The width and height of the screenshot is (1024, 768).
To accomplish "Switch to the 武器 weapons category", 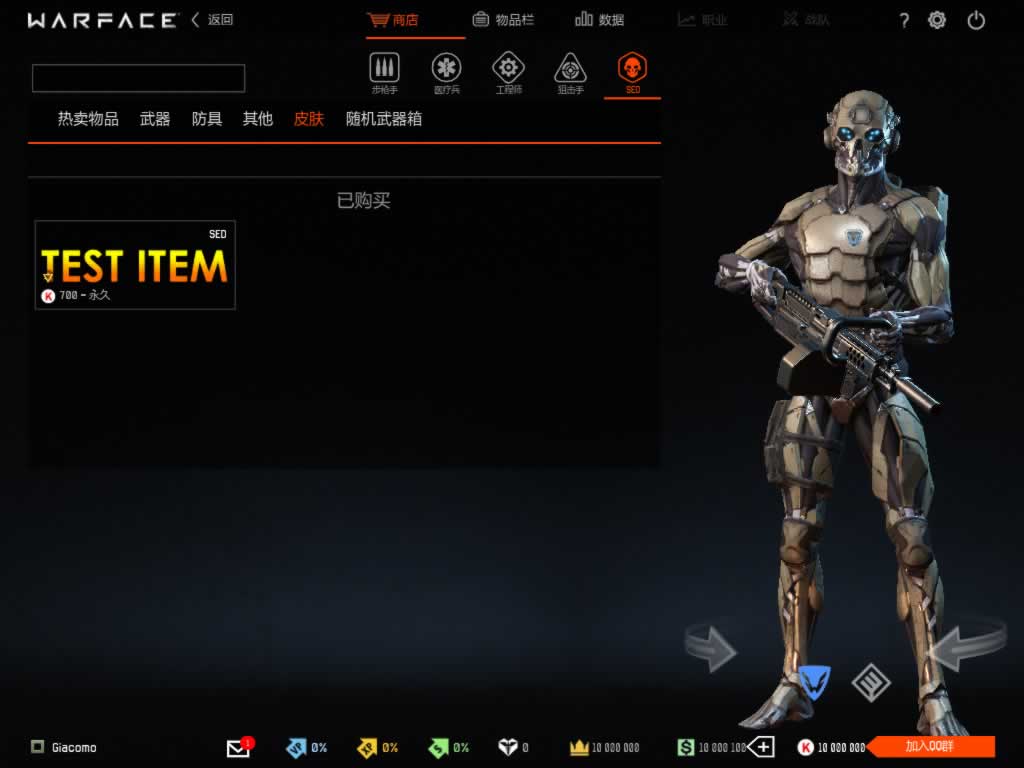I will point(155,119).
